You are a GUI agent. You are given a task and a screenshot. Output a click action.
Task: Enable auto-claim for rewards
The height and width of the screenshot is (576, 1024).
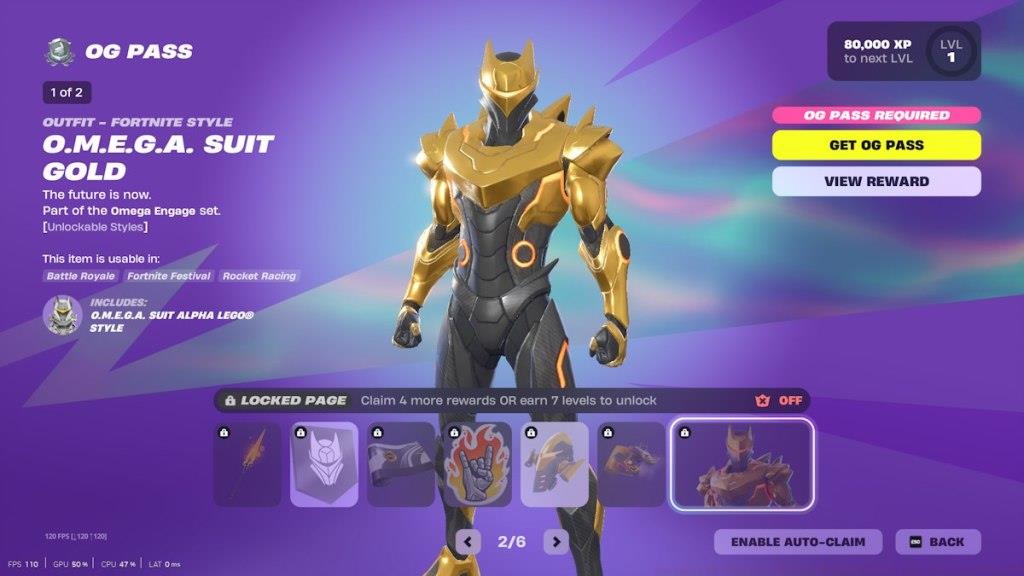tap(798, 542)
